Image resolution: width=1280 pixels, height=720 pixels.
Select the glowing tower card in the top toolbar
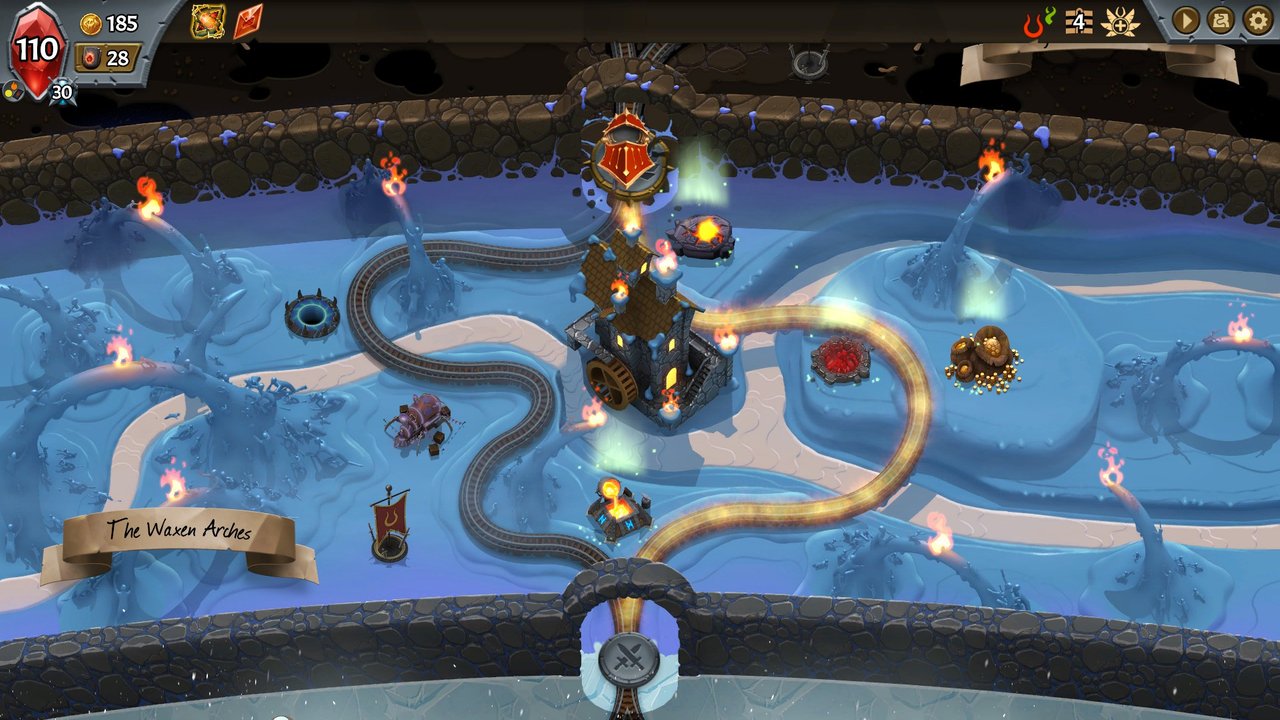click(206, 19)
